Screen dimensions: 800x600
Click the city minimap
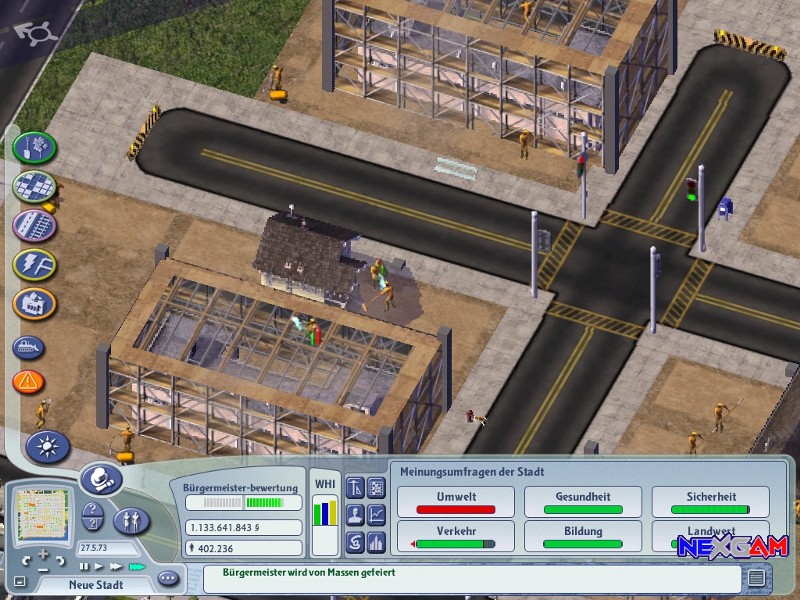point(40,514)
